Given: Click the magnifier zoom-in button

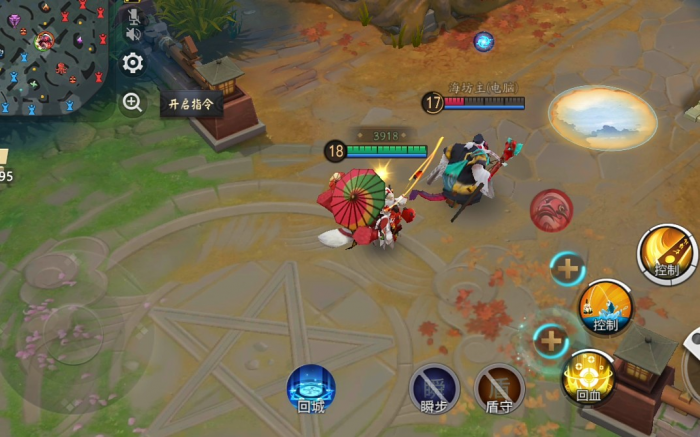Looking at the screenshot, I should (x=133, y=102).
